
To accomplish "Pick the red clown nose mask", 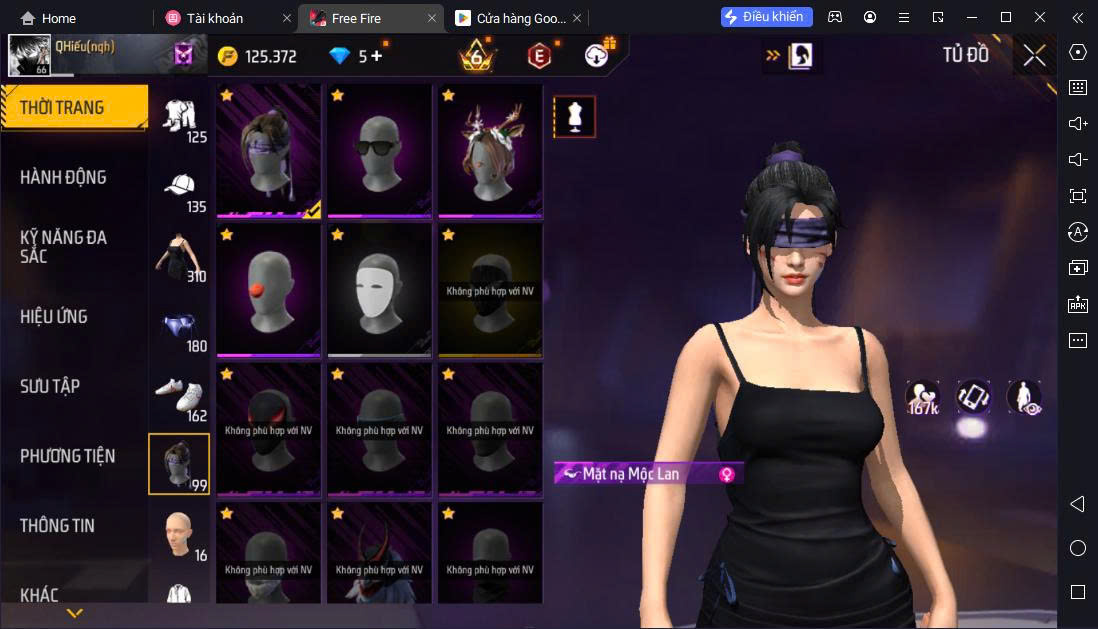I will [x=268, y=290].
